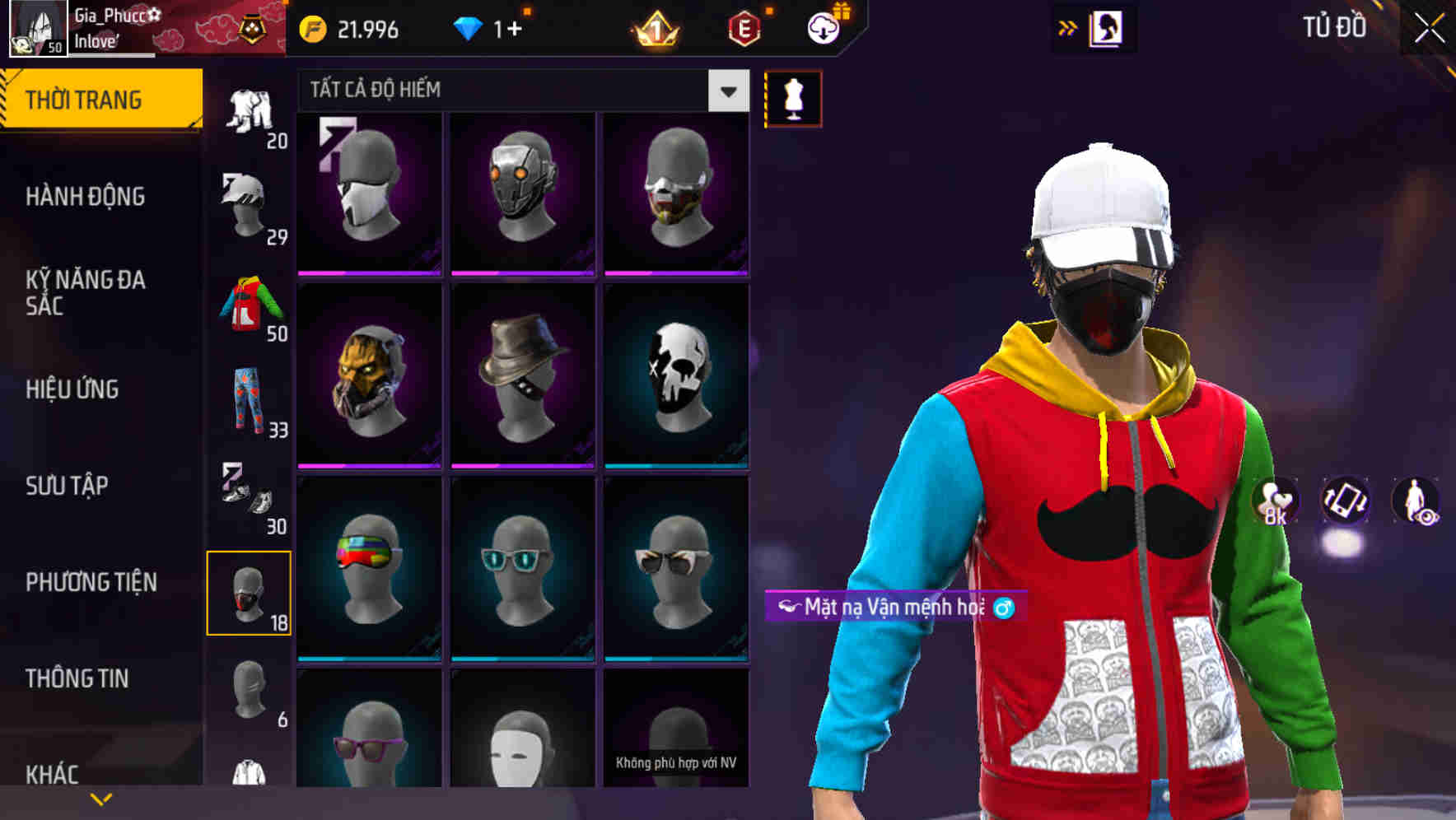Tap the cloud download gift icon

(823, 30)
